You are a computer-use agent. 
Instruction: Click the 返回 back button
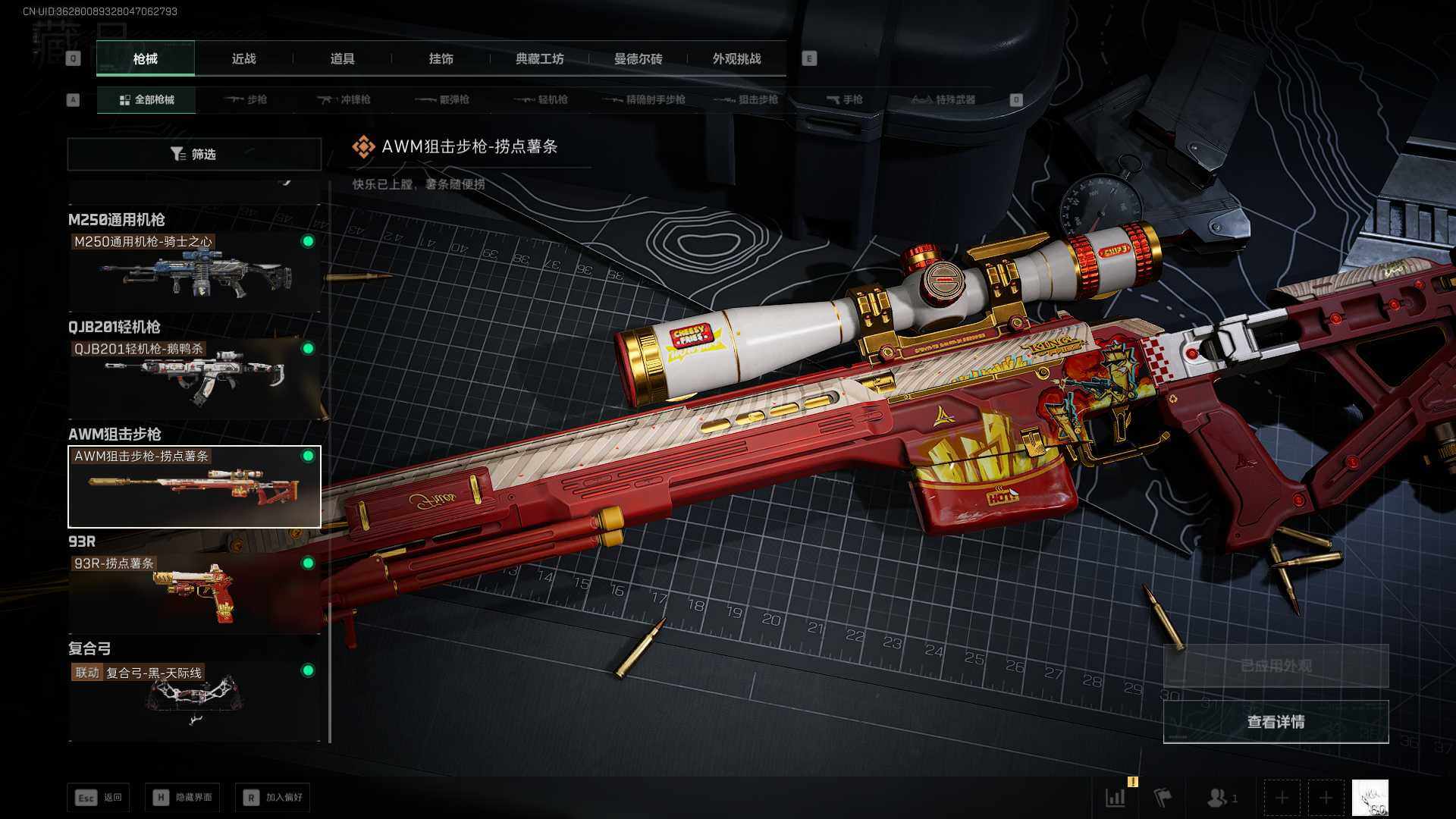99,797
